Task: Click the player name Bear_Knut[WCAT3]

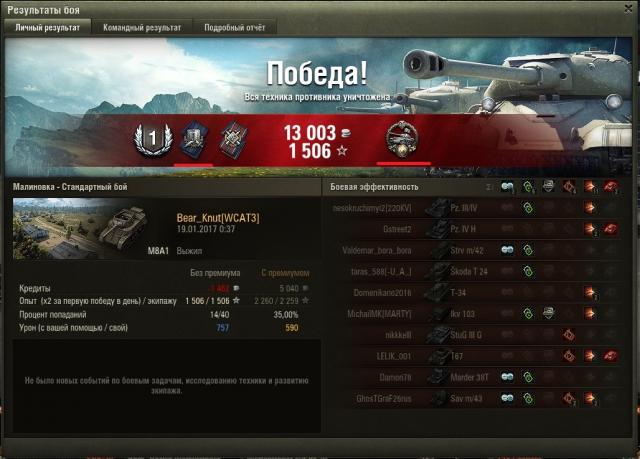Action: click(x=217, y=217)
